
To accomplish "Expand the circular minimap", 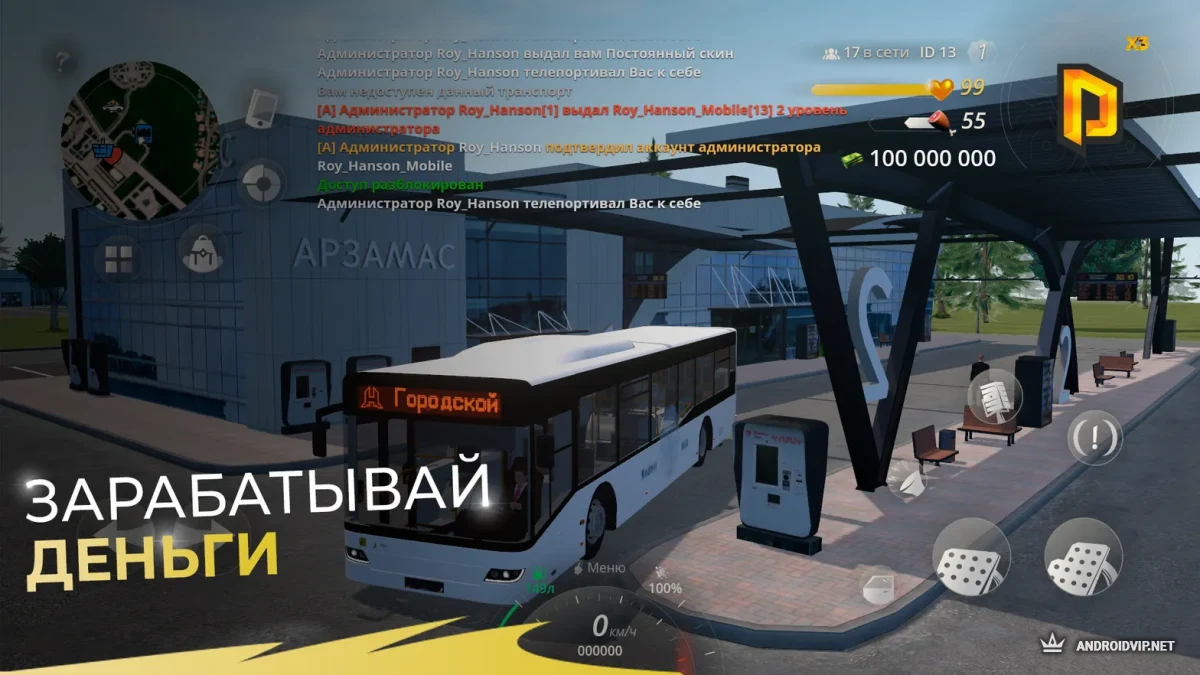I will [139, 140].
